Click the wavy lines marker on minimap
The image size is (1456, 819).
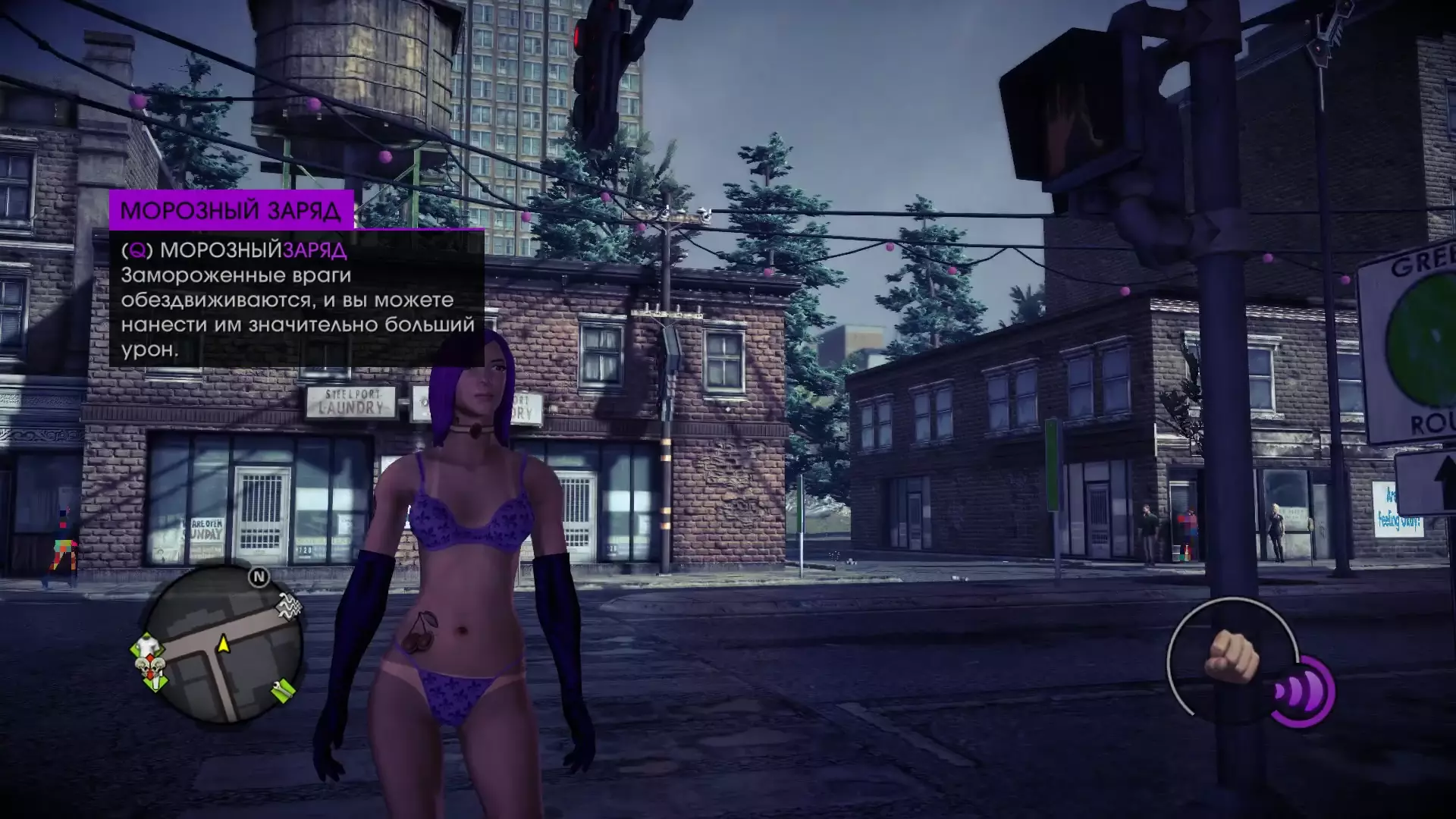288,606
